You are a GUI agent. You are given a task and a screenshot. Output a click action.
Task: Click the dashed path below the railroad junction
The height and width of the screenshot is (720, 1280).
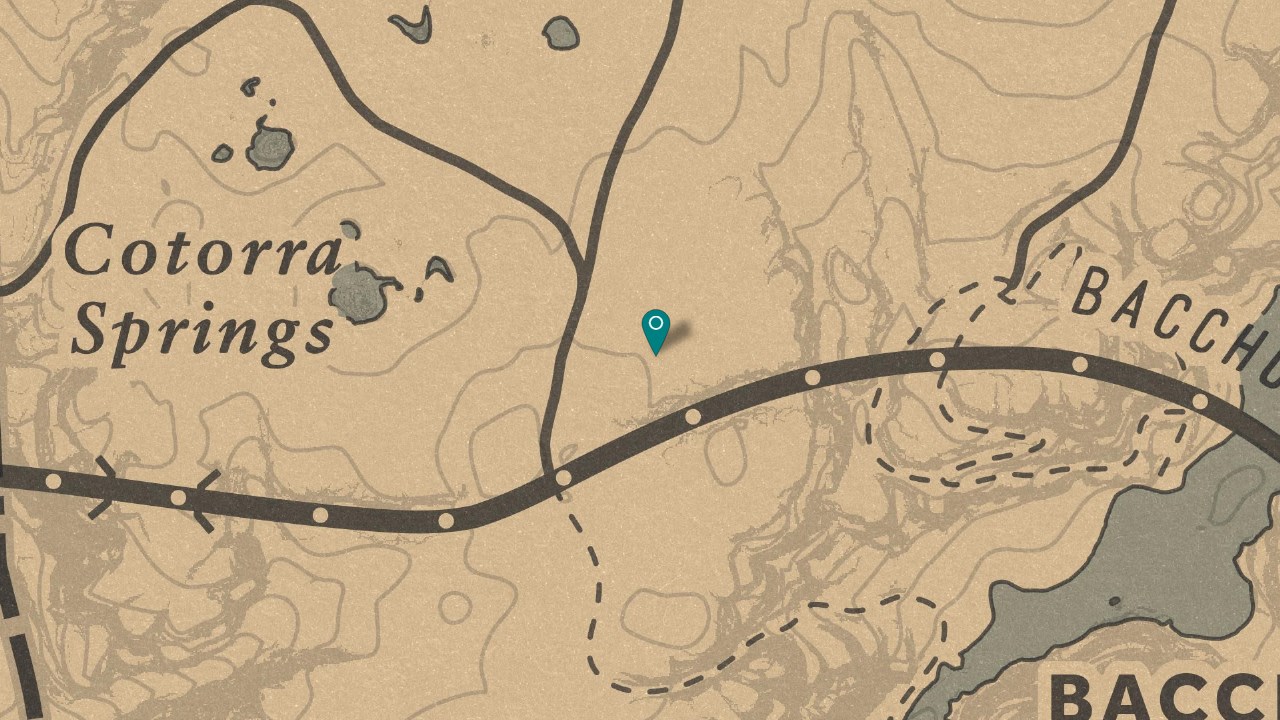pos(580,560)
